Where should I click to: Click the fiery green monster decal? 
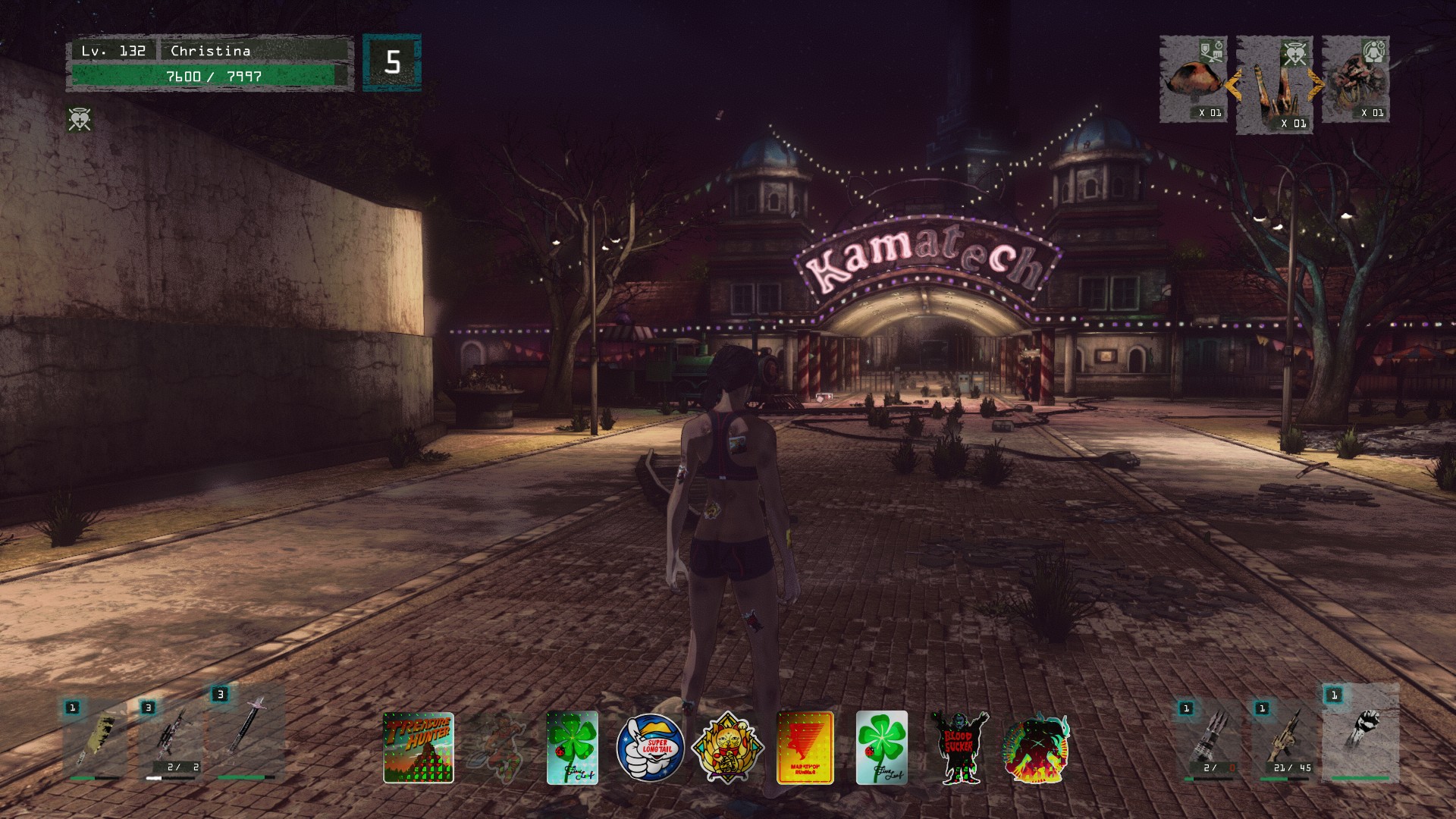(1035, 748)
